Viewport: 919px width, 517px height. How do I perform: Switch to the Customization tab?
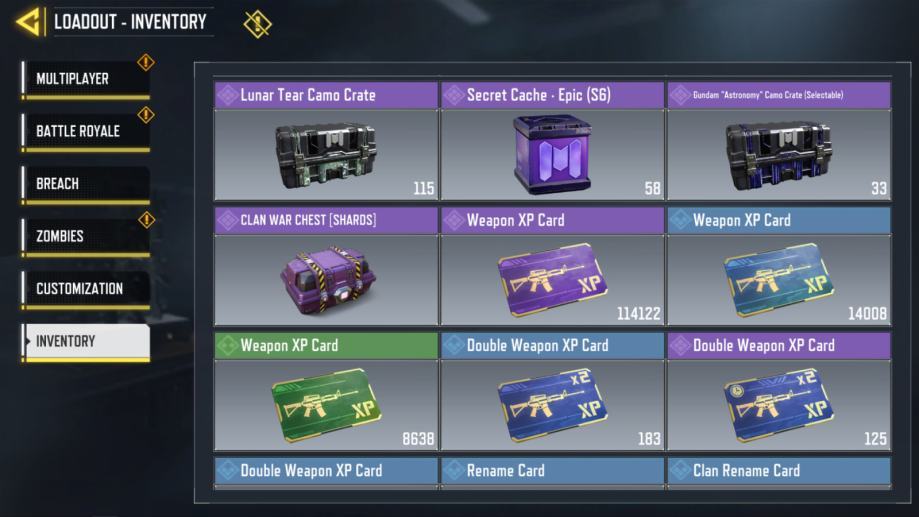pos(85,289)
